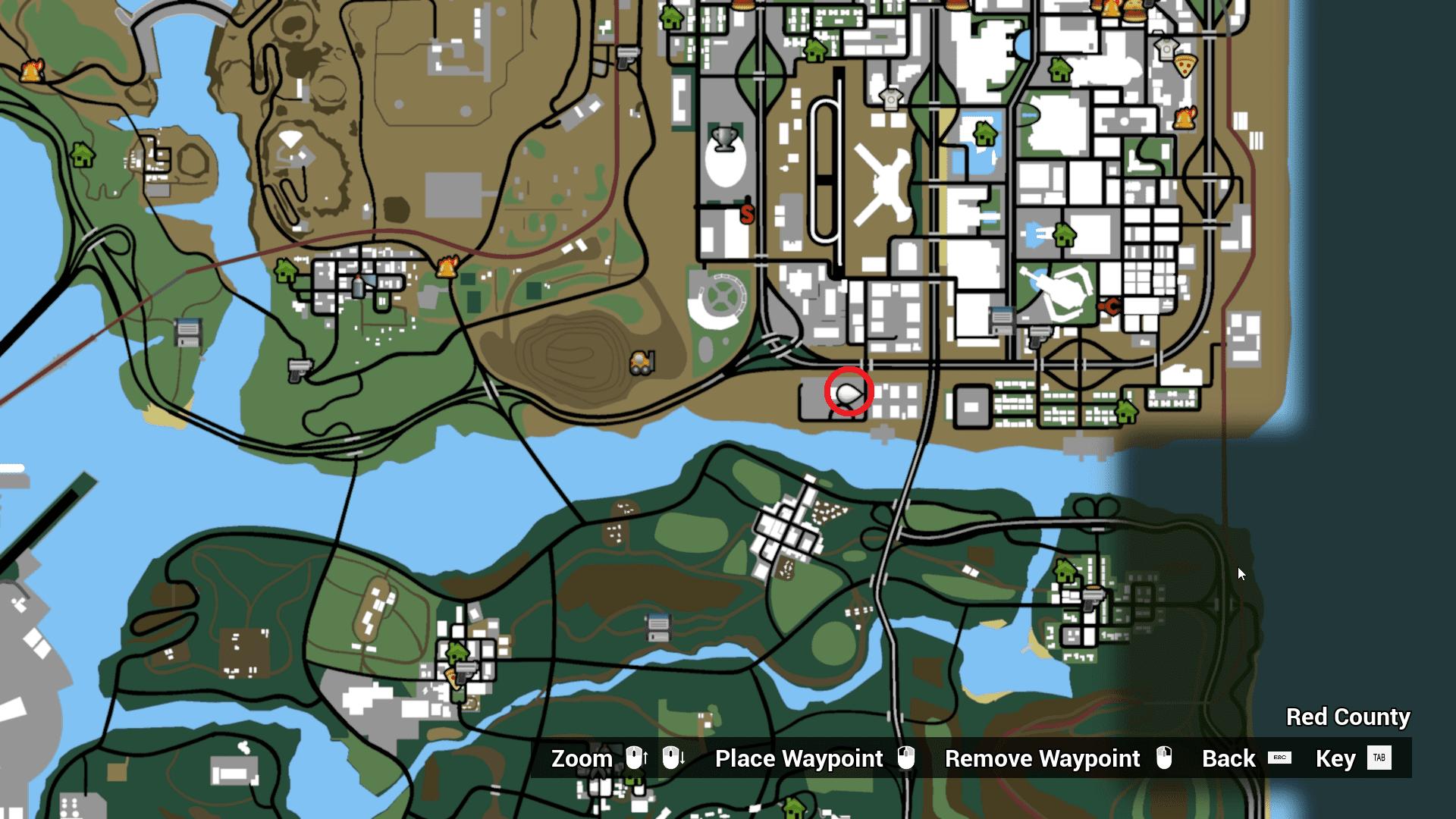Click the Red County region label
The height and width of the screenshot is (819, 1456).
coord(1347,717)
